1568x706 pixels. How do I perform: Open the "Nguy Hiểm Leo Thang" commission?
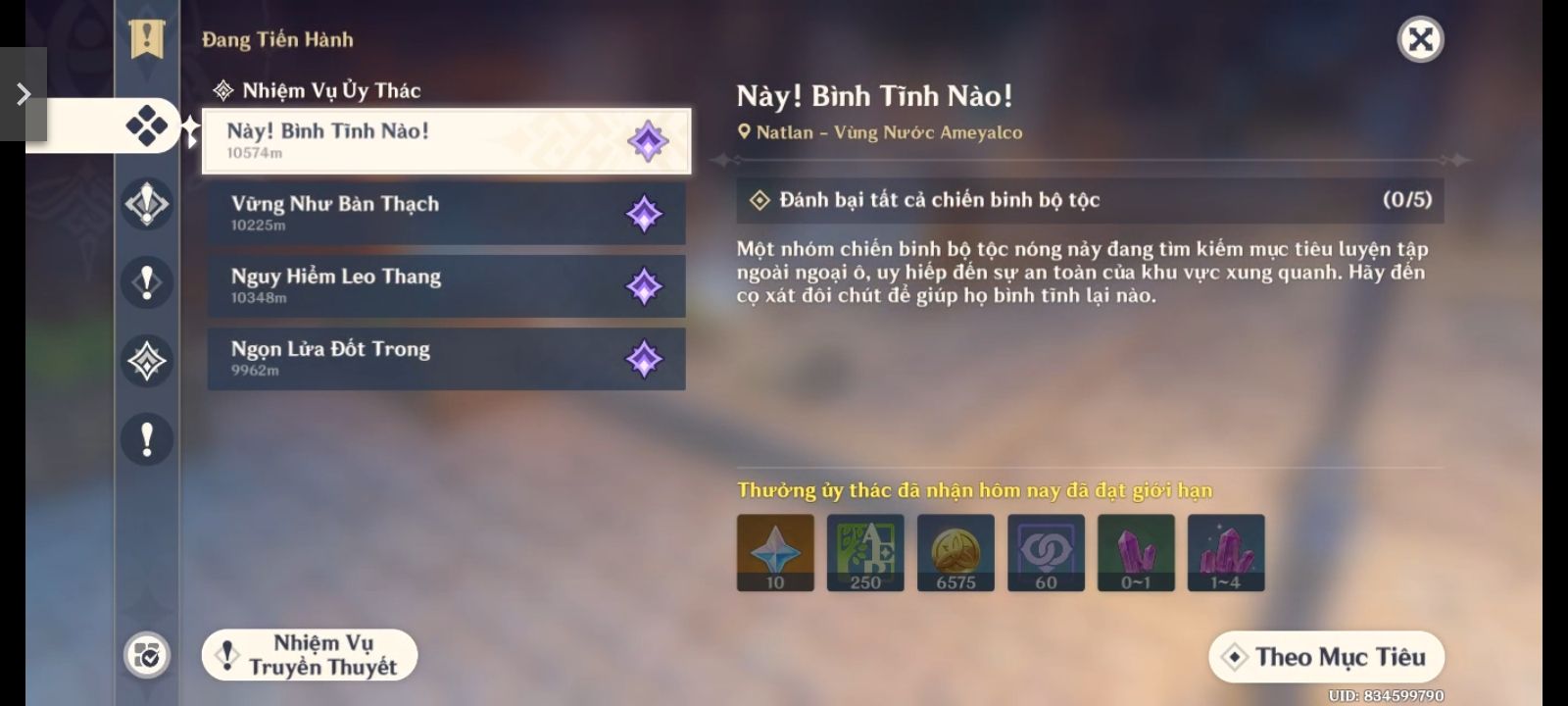pos(446,286)
